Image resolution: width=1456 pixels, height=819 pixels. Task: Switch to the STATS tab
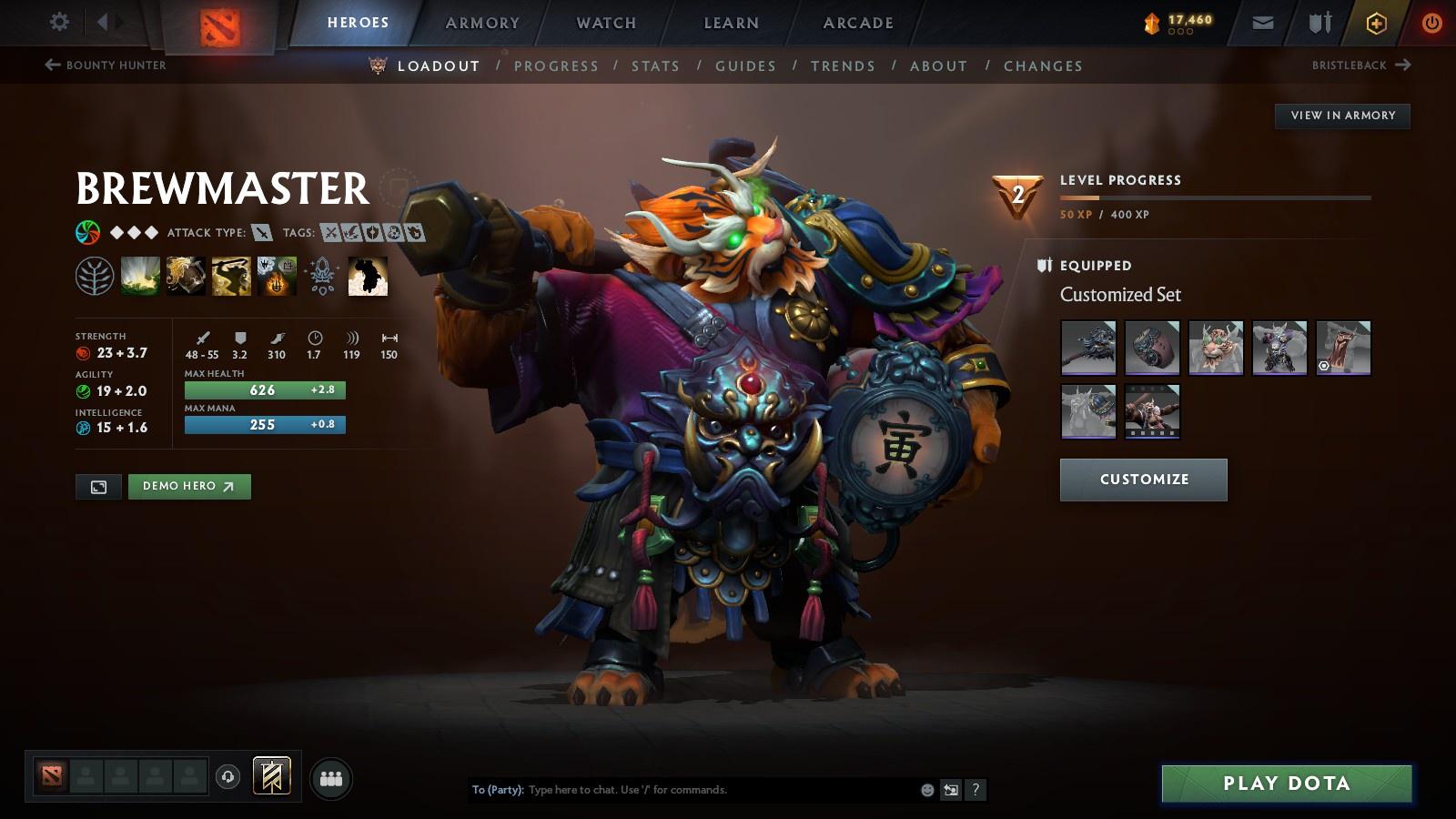point(656,66)
